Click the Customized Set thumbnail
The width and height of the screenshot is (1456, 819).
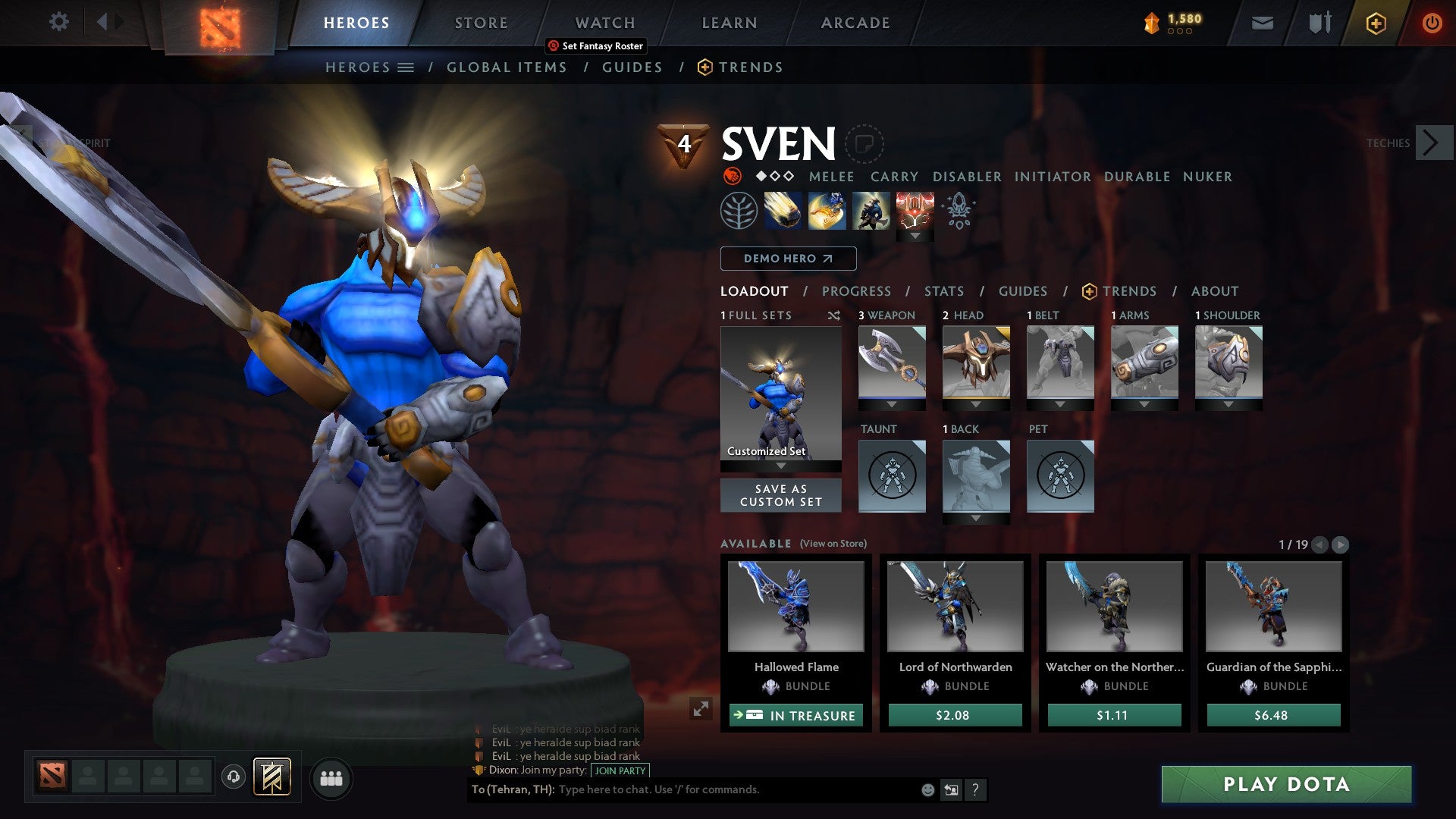click(780, 394)
